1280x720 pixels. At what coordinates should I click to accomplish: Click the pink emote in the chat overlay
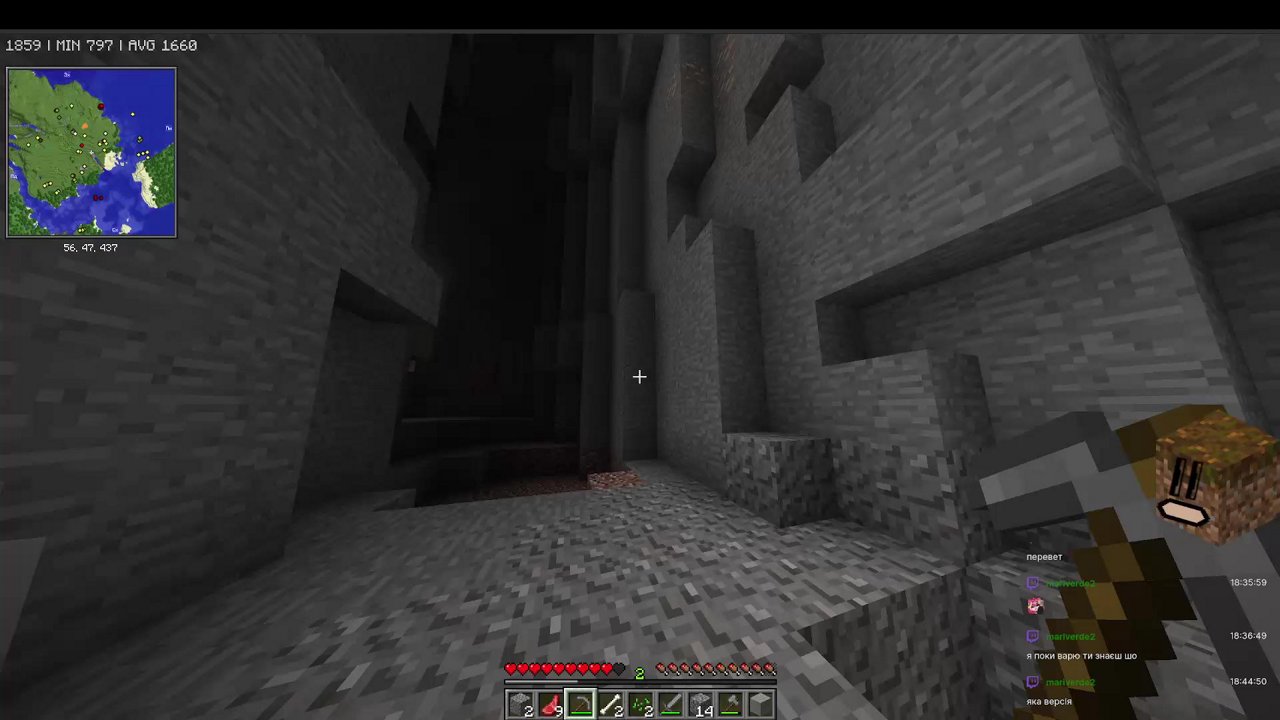coord(1035,605)
